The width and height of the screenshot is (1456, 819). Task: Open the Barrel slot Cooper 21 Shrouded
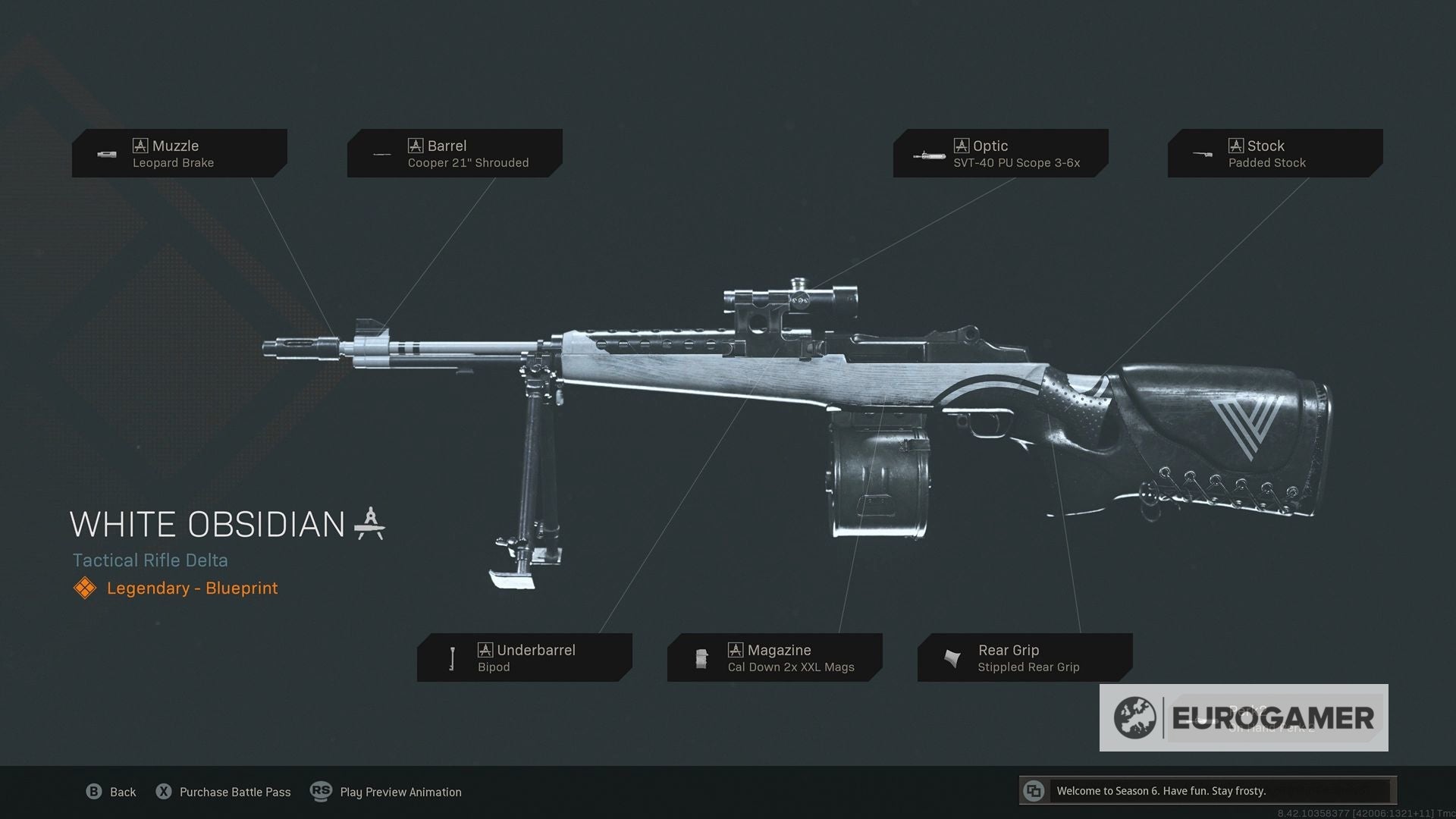pyautogui.click(x=454, y=153)
